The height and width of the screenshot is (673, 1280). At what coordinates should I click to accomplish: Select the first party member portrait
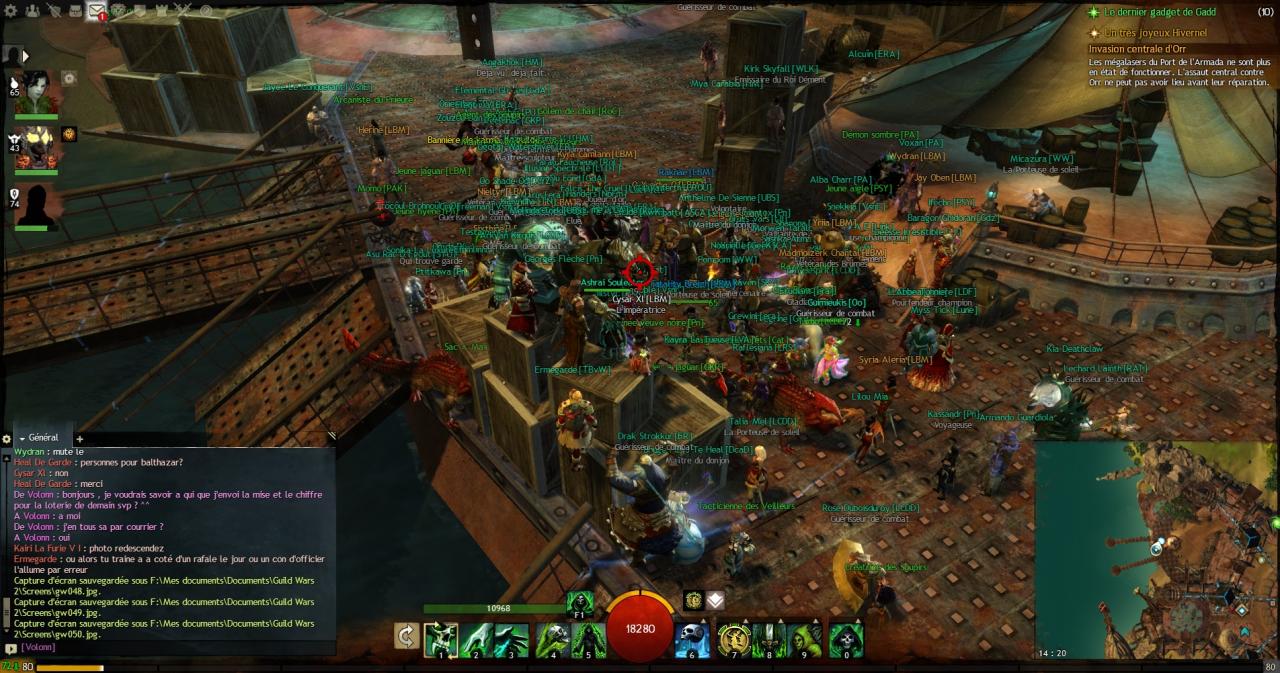pos(37,92)
